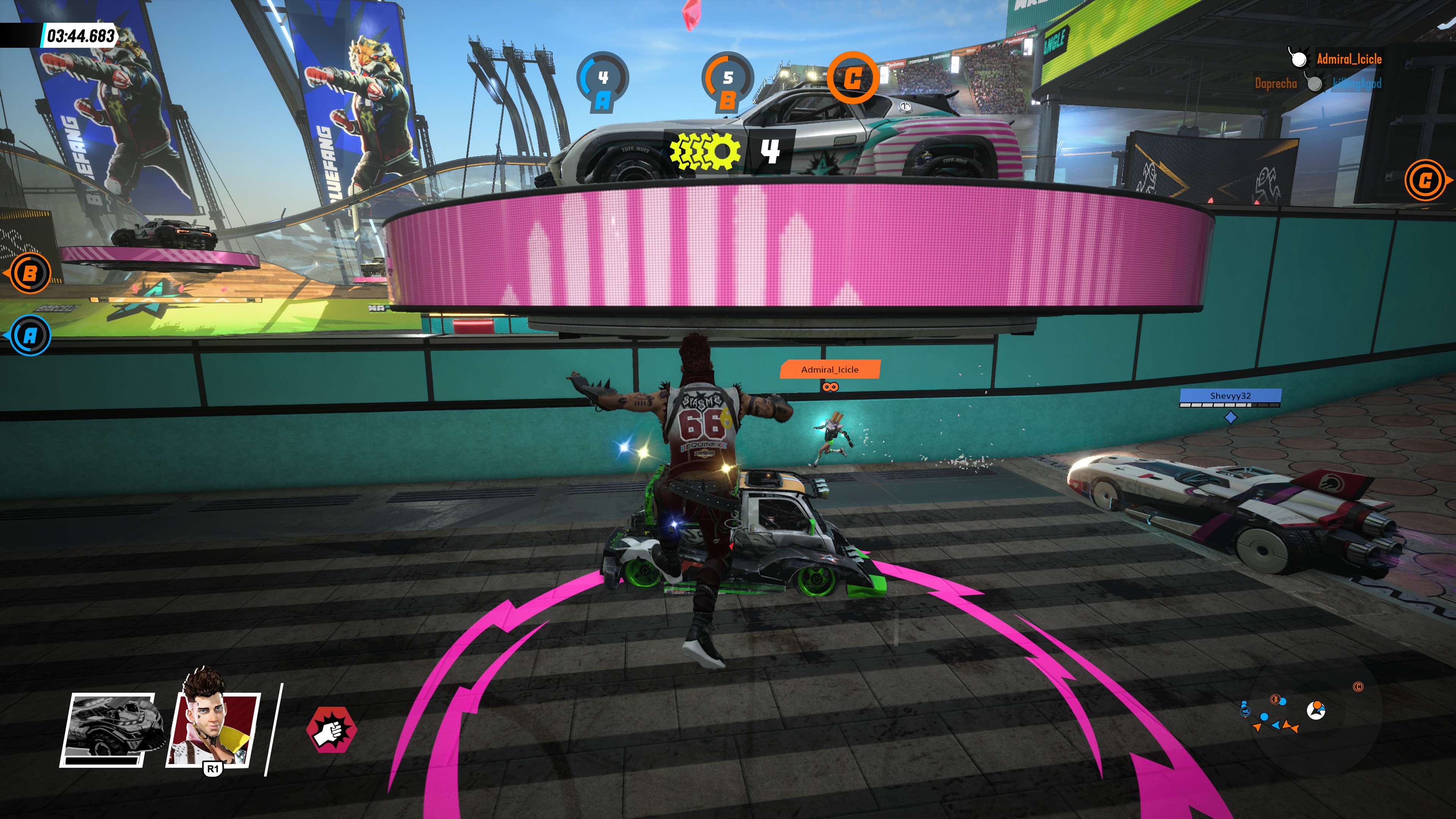Click the orange B waypoint arrow marker
This screenshot has height=819, width=1456.
[x=28, y=273]
